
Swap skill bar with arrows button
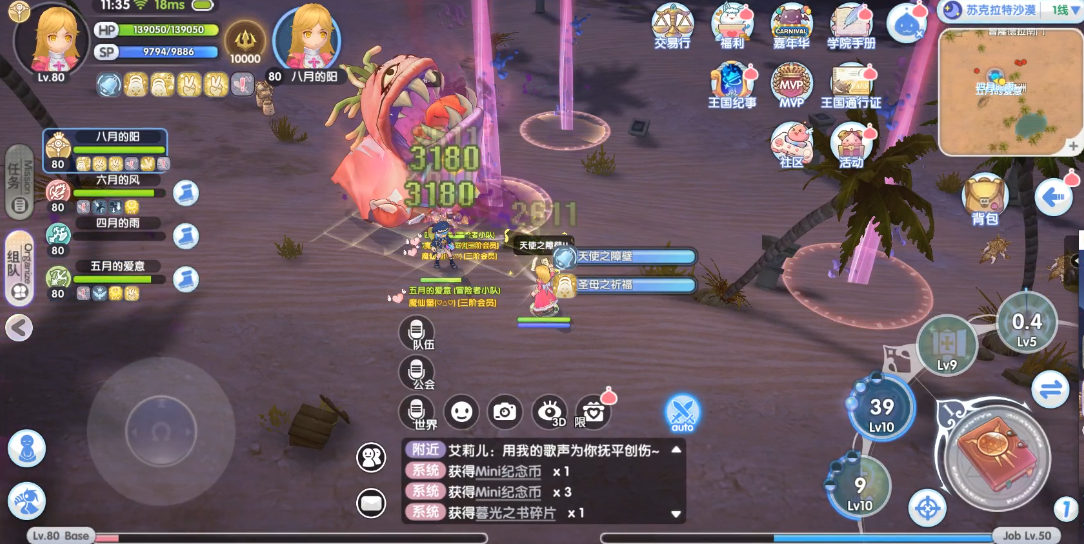click(1051, 390)
